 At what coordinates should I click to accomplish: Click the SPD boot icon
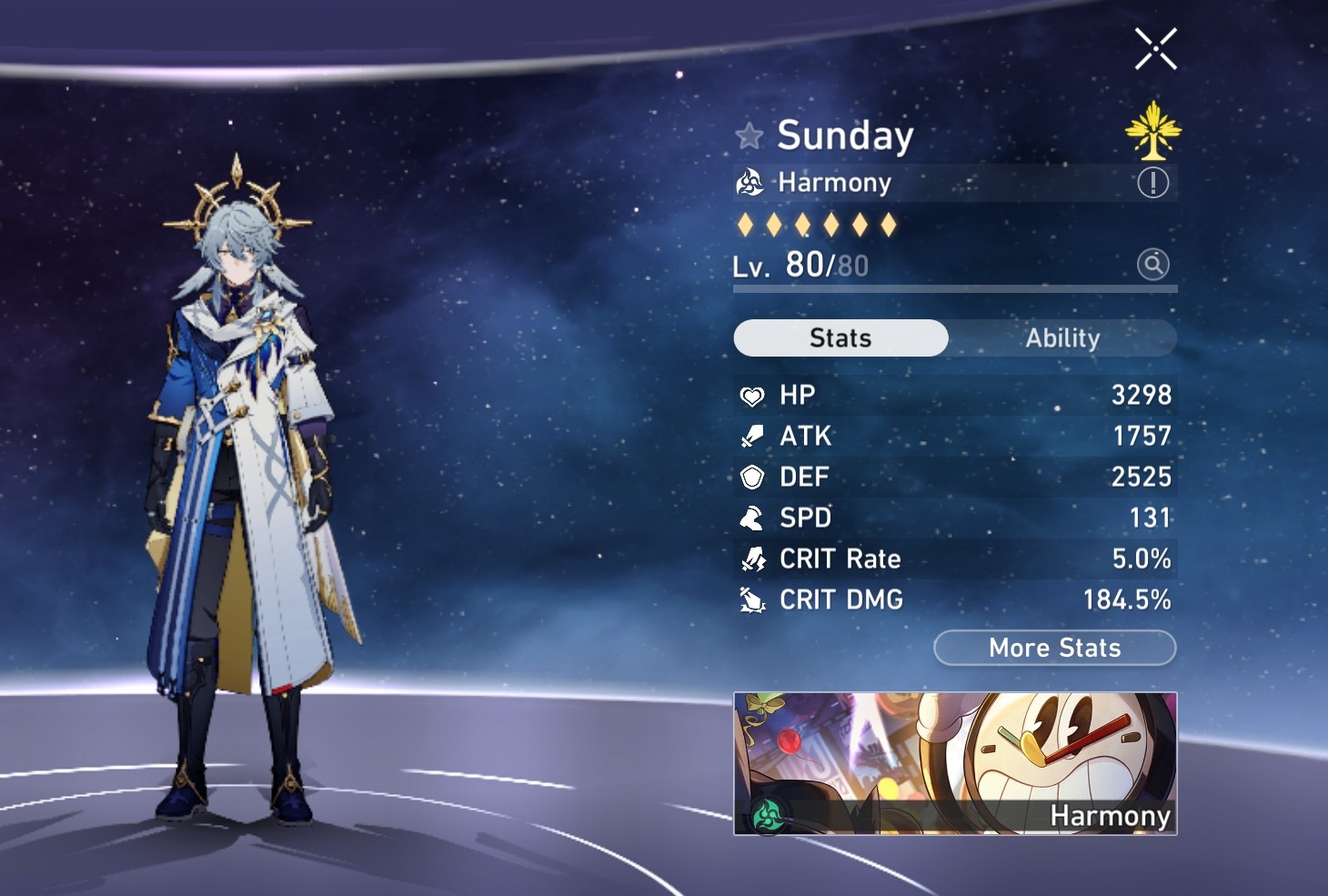751,518
